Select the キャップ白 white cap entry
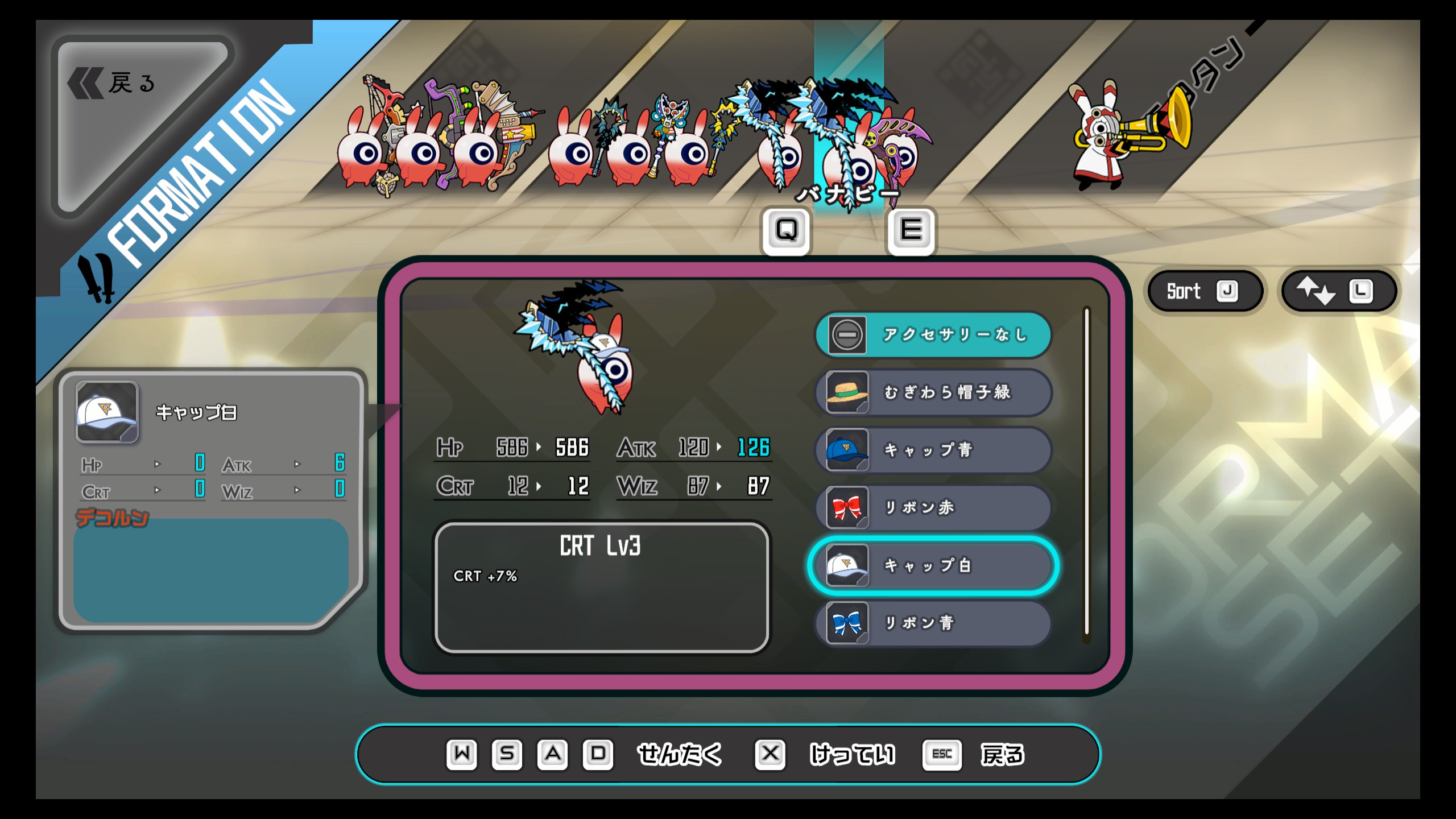 click(933, 565)
